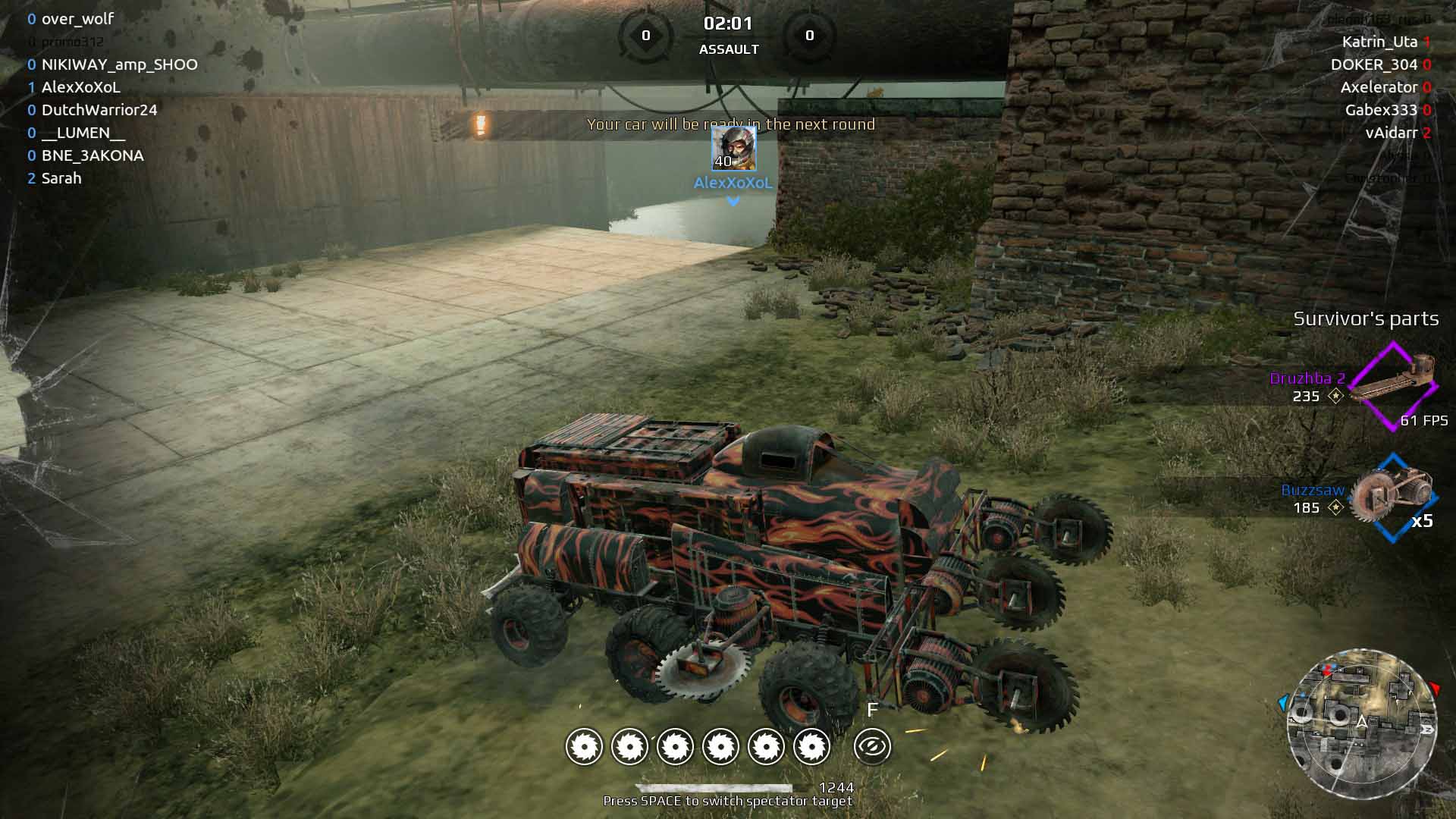Select vAidarr in the enemy list
This screenshot has width=1456, height=819.
1392,133
